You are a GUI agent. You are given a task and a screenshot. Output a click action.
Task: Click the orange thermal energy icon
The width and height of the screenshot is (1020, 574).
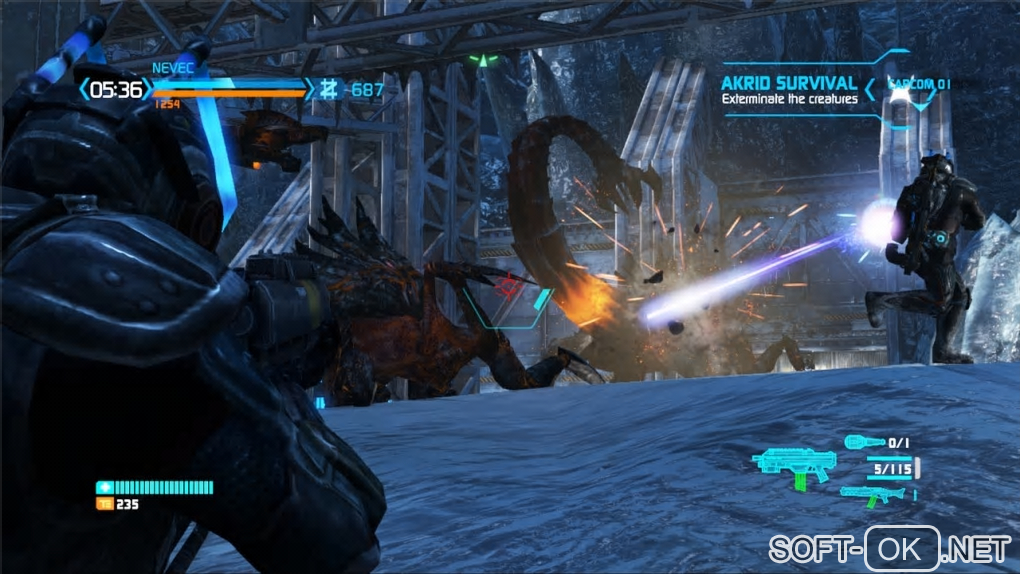[103, 504]
